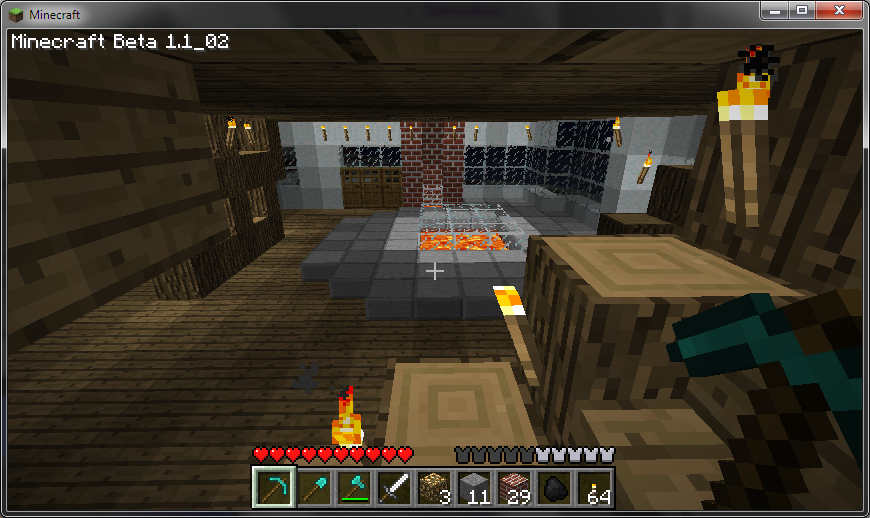This screenshot has height=518, width=870.
Task: Pick the gray stone block stack of 11
Action: tap(473, 488)
